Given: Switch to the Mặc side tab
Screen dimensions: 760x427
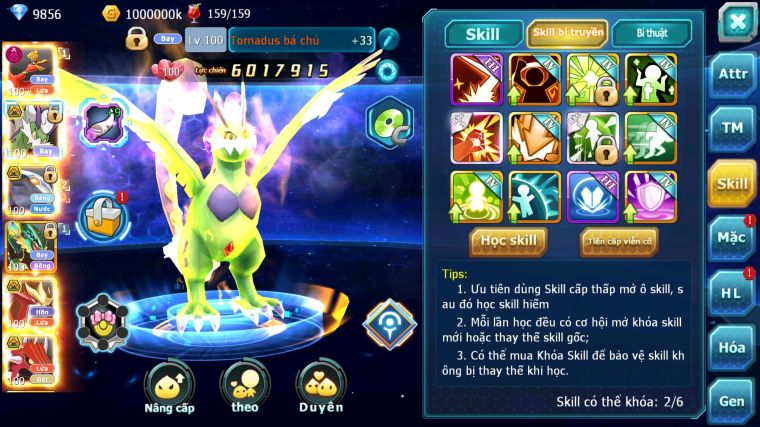Looking at the screenshot, I should click(732, 238).
